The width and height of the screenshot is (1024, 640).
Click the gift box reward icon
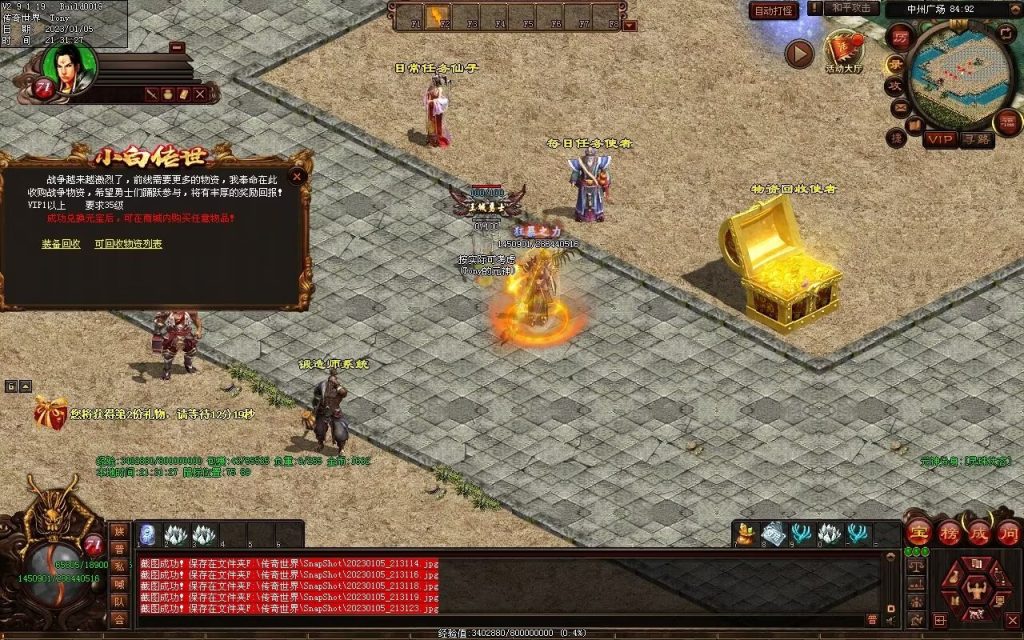pos(48,412)
